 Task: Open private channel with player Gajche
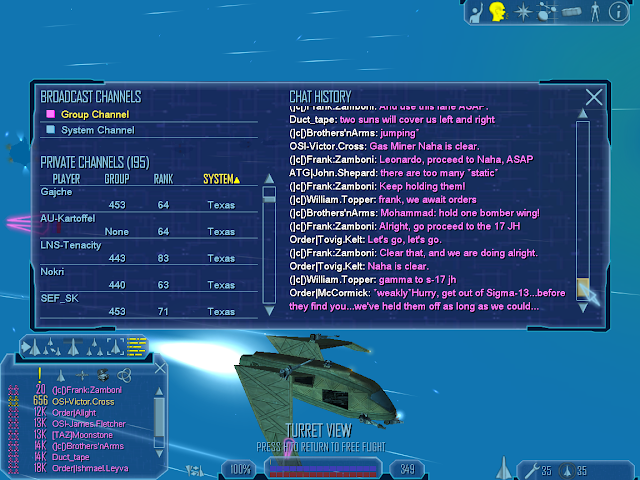[57, 190]
